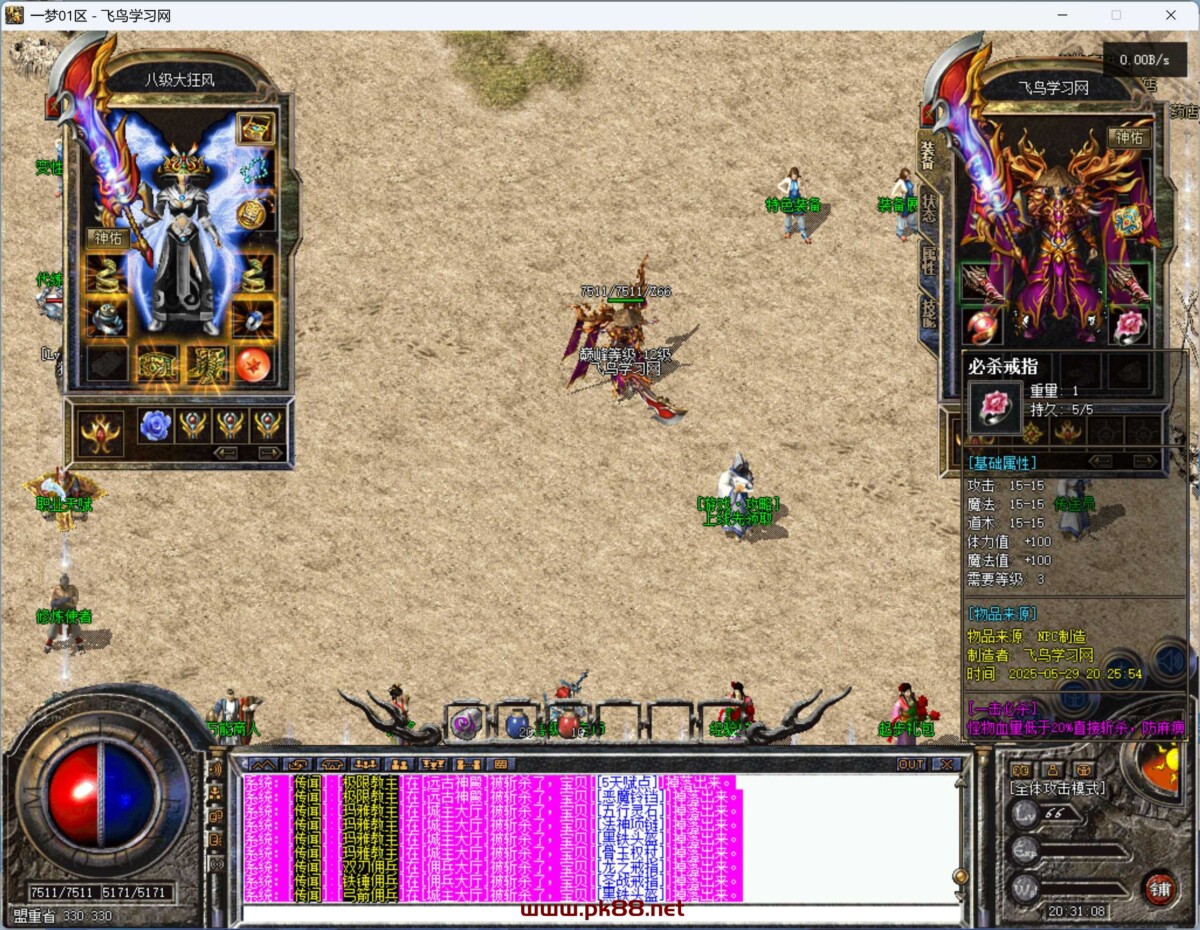Screen dimensions: 1200x930
Task: Close the game window
Action: [1171, 15]
